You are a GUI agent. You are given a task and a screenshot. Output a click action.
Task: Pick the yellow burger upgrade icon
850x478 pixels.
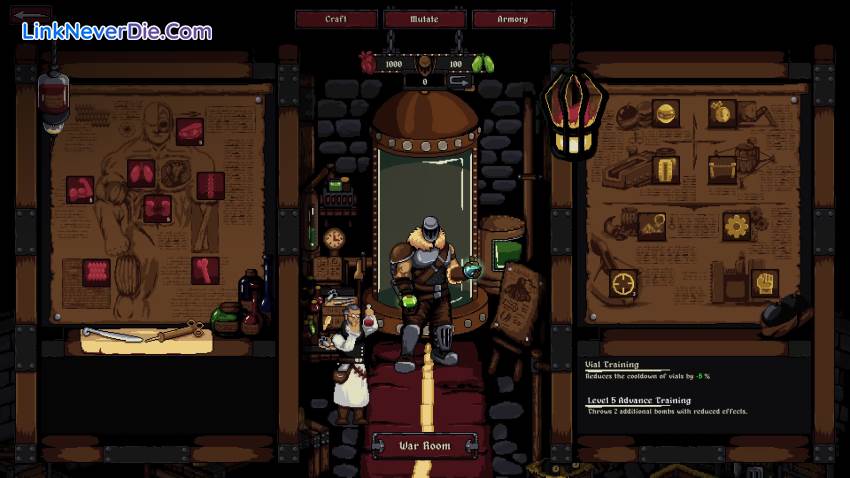tap(665, 112)
